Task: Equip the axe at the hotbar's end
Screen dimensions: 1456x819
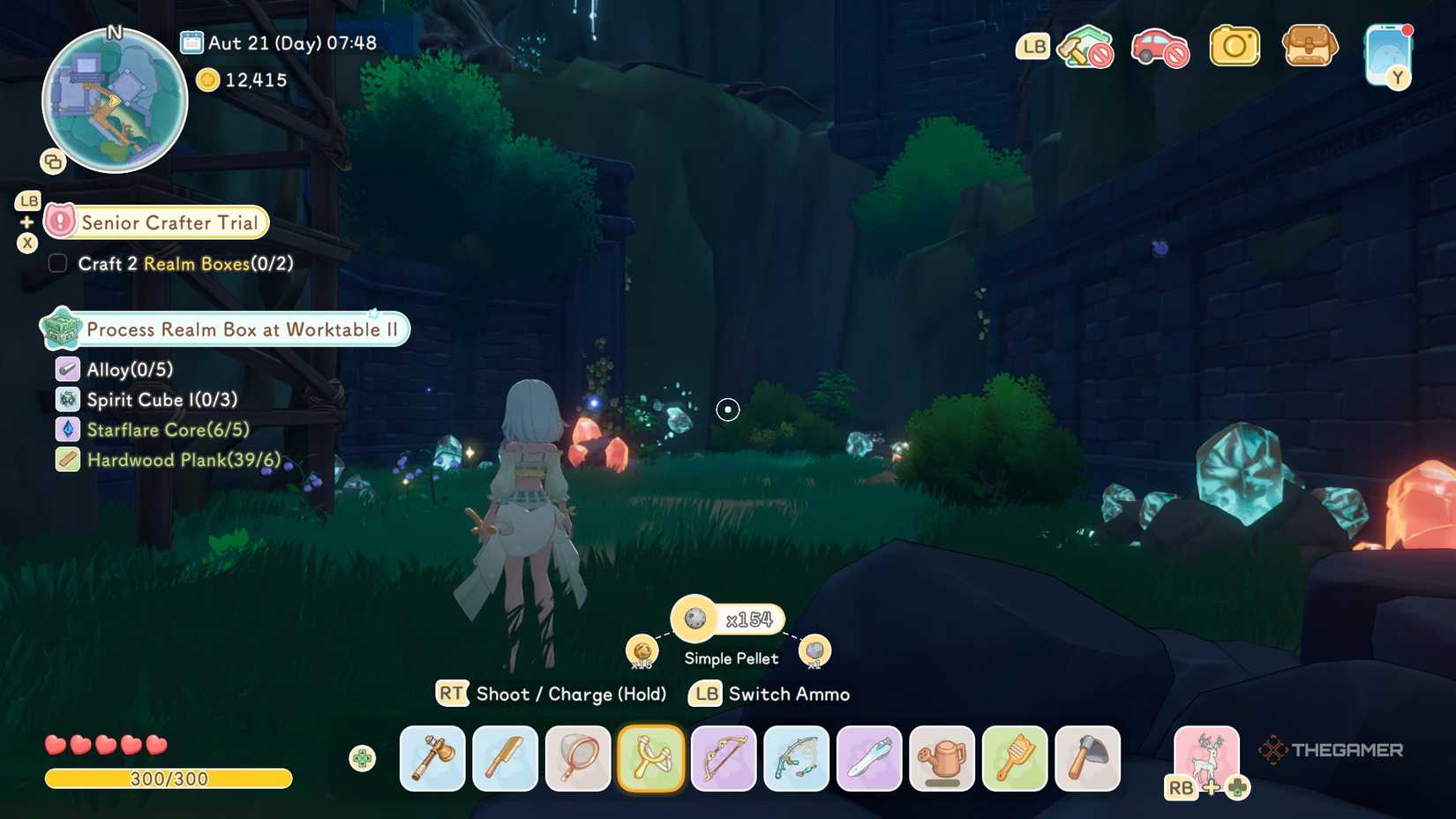Action: coord(1087,759)
